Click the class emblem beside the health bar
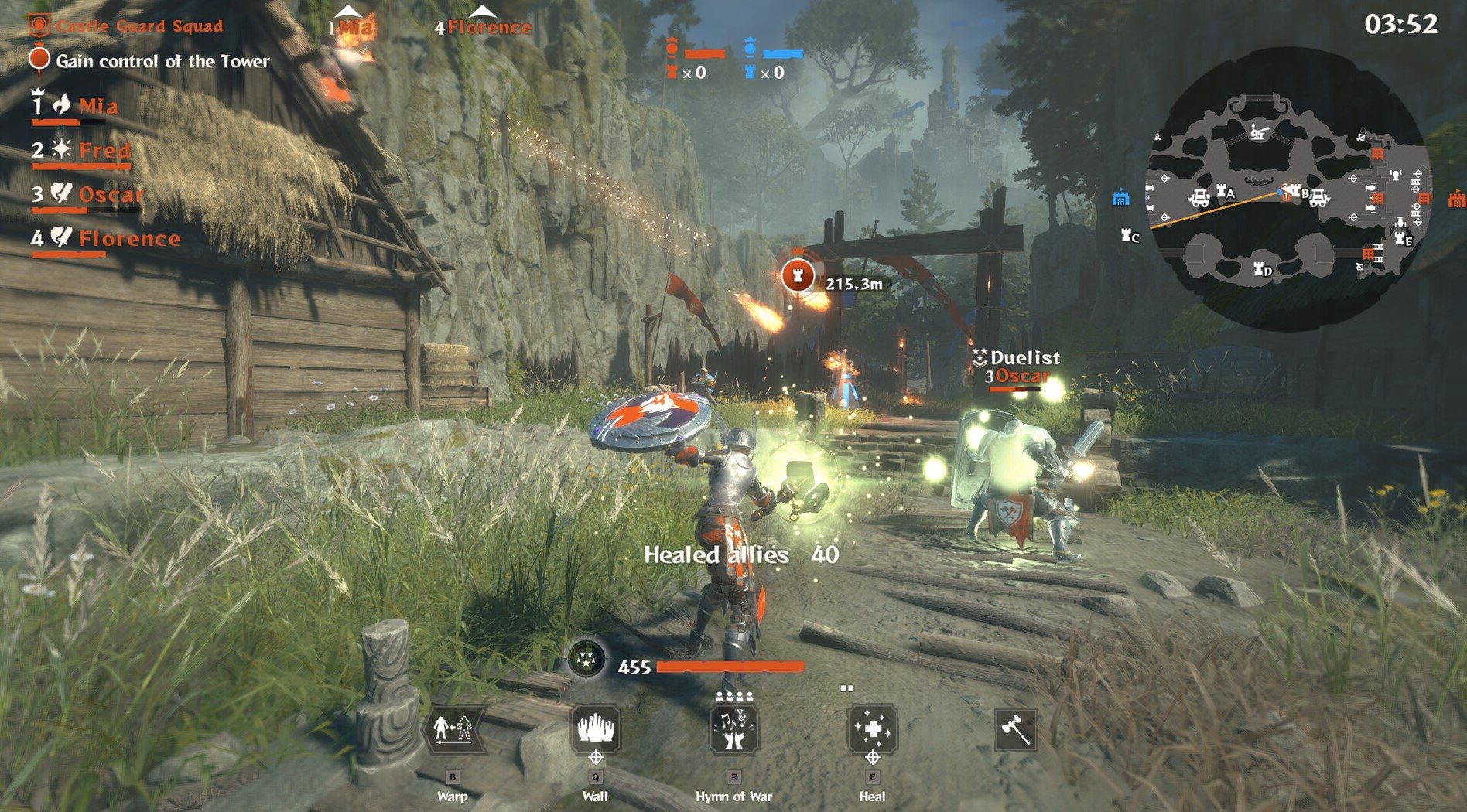The height and width of the screenshot is (812, 1467). (586, 659)
